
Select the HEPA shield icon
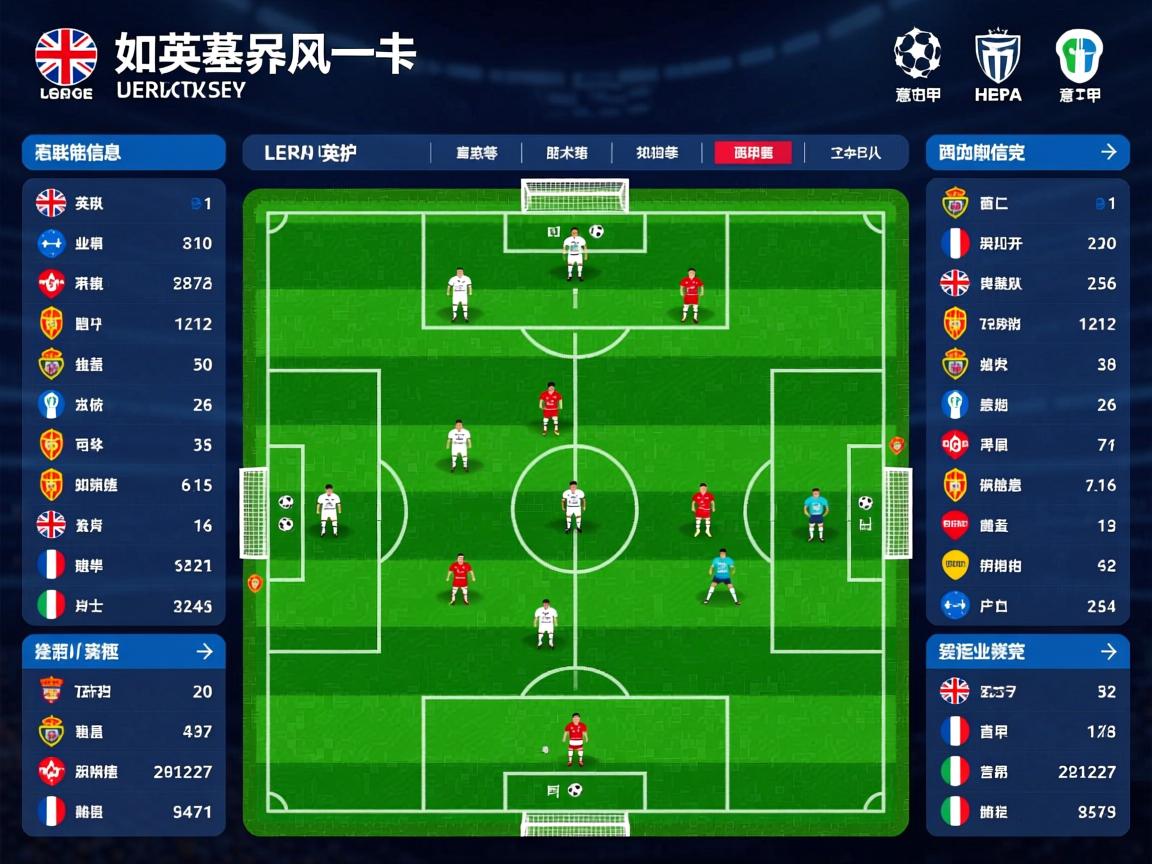(997, 56)
